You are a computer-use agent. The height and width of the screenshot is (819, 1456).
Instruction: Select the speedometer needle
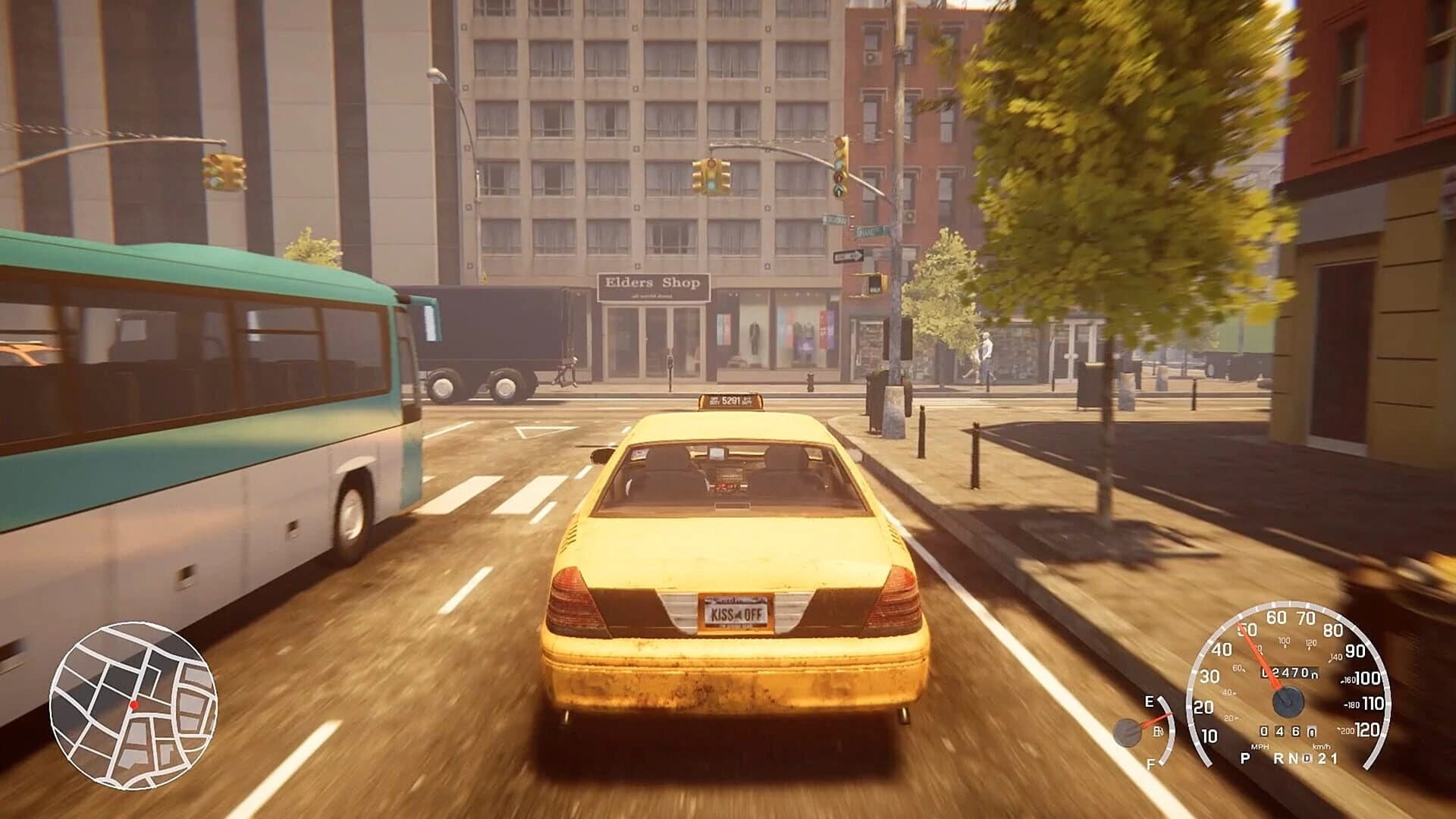[1260, 654]
